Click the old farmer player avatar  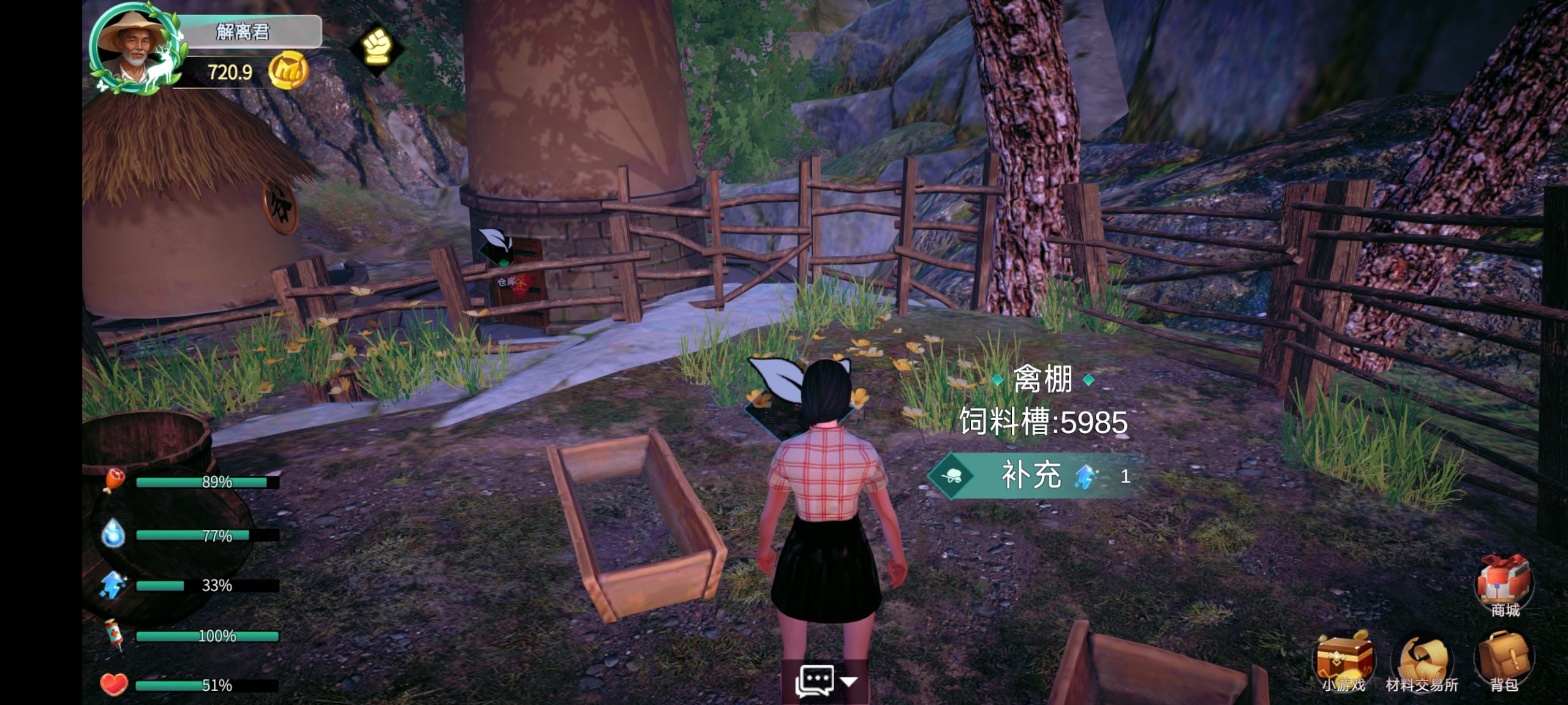click(x=132, y=49)
